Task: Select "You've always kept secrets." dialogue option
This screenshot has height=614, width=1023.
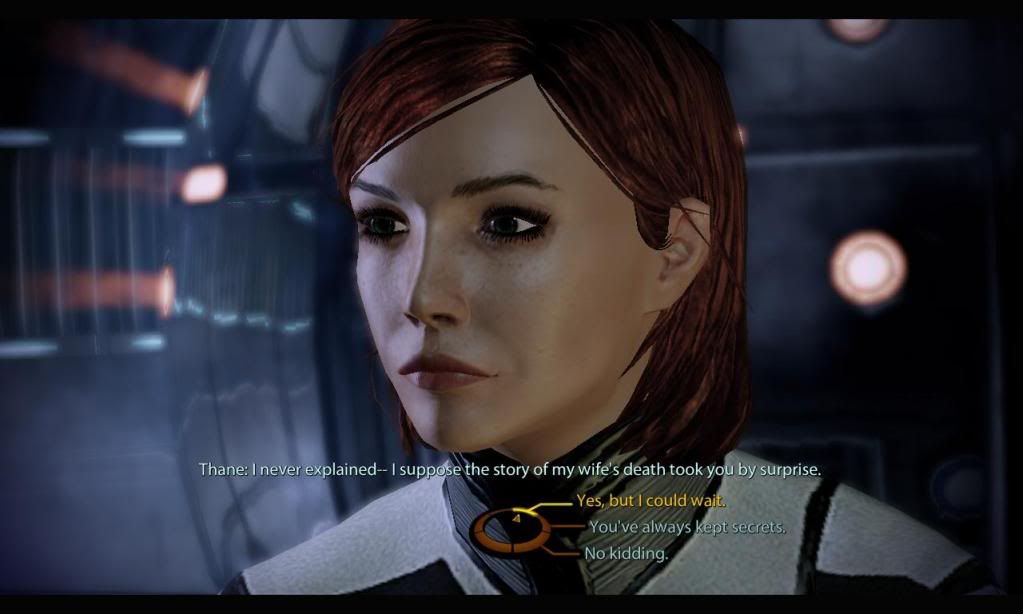Action: [687, 527]
